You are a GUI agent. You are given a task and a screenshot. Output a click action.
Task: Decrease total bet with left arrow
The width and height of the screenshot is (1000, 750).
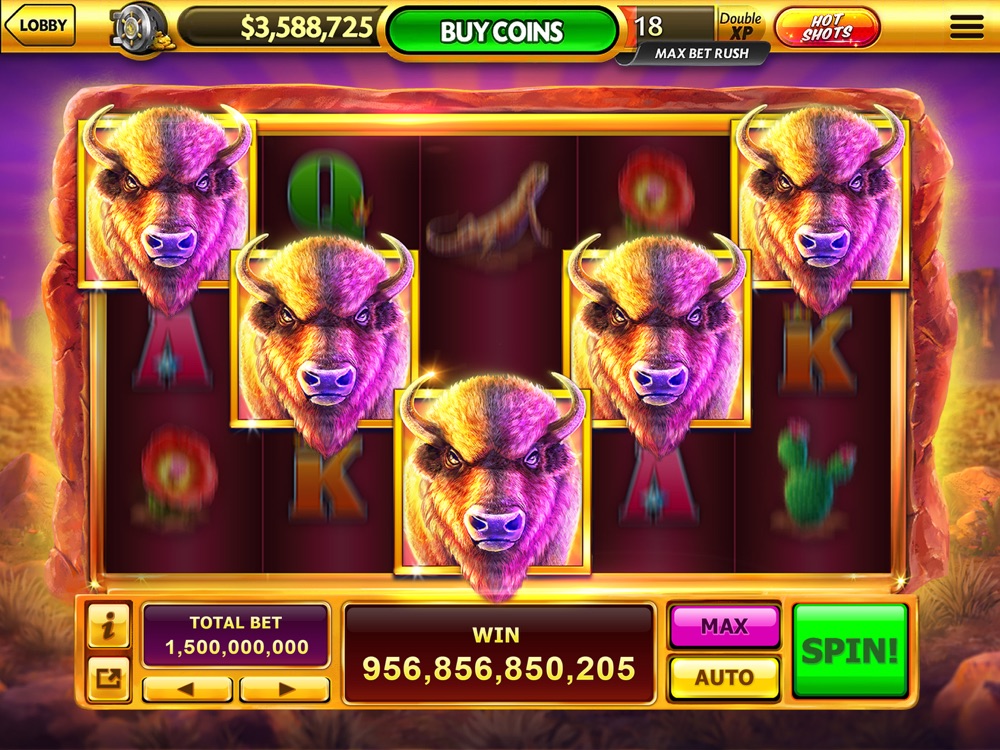(x=187, y=689)
